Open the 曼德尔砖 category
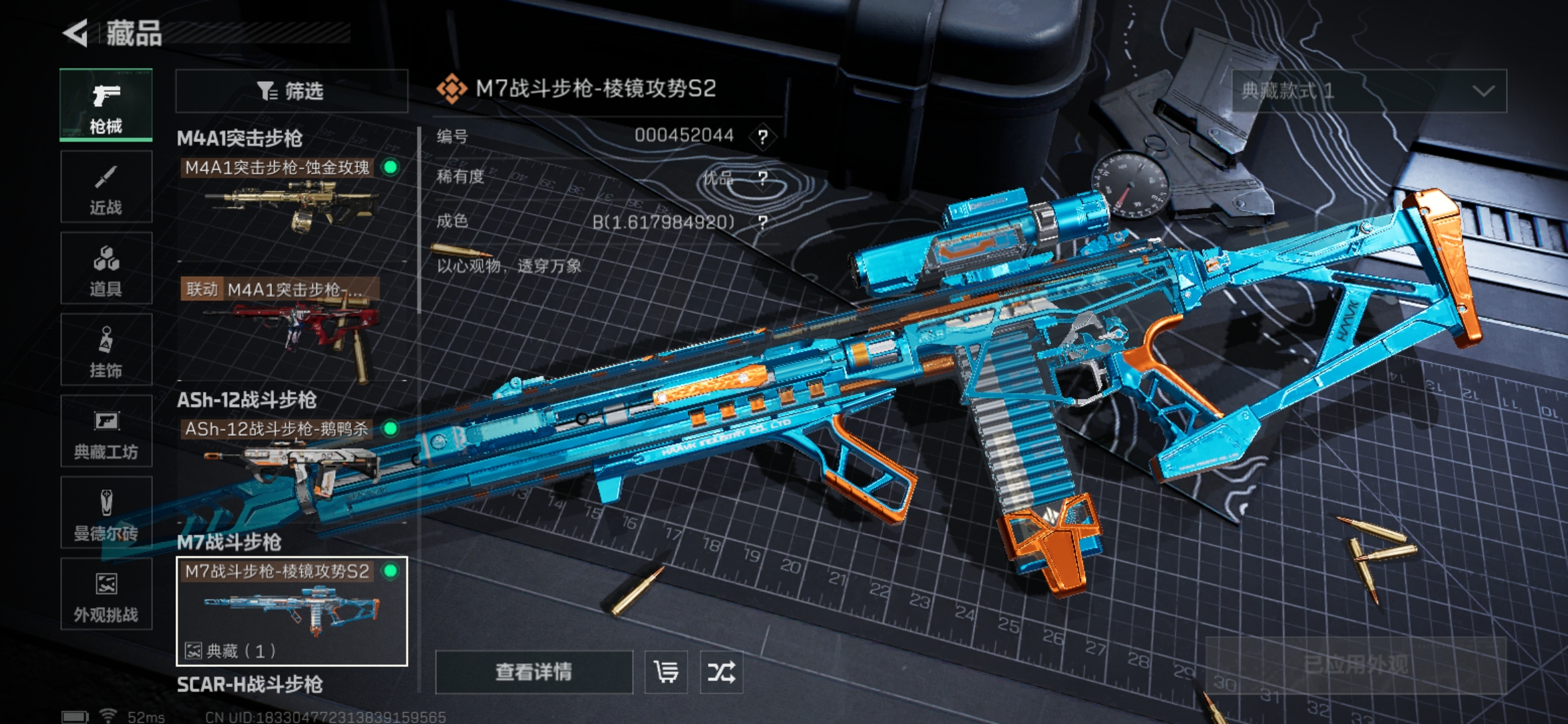The width and height of the screenshot is (1568, 724). tap(106, 514)
